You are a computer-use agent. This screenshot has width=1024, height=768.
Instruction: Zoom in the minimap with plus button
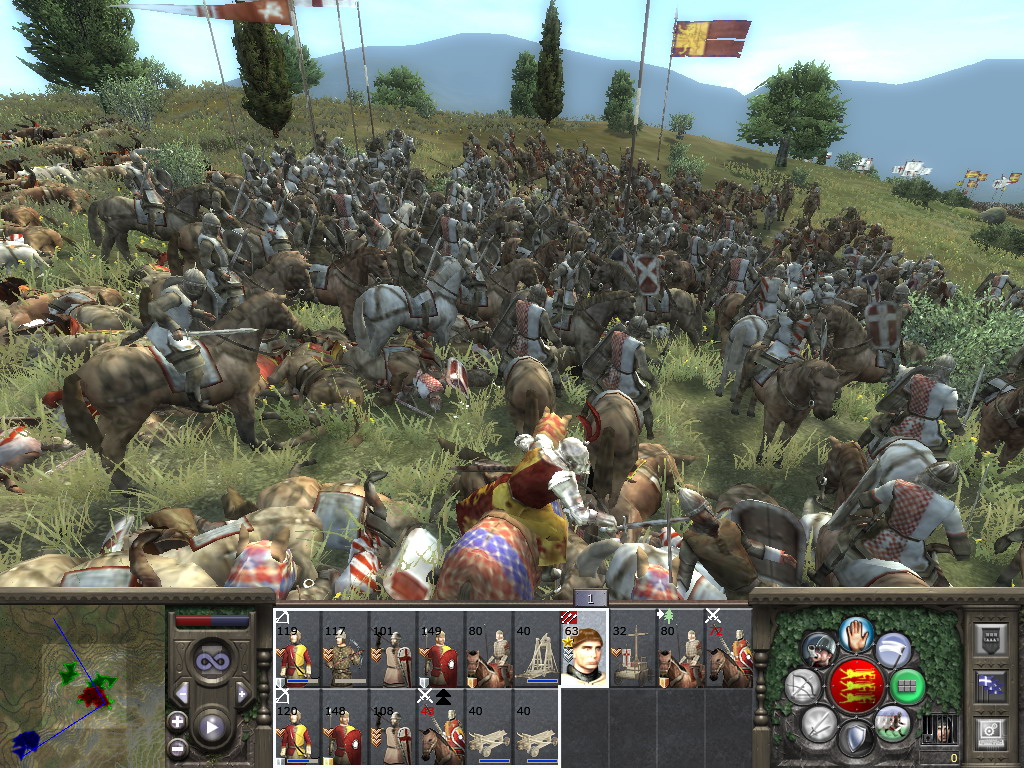pyautogui.click(x=178, y=720)
